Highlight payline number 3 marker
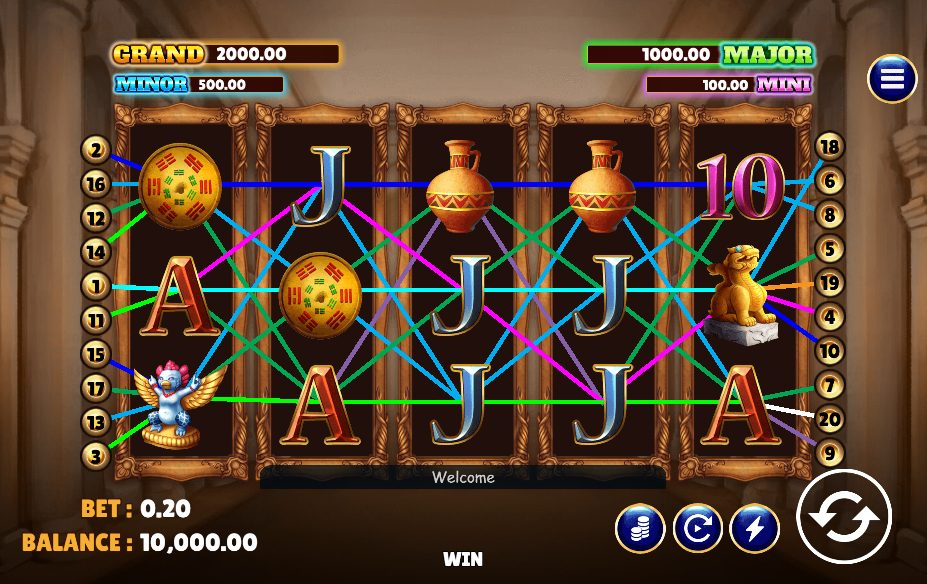Viewport: 927px width, 584px height. [96, 455]
